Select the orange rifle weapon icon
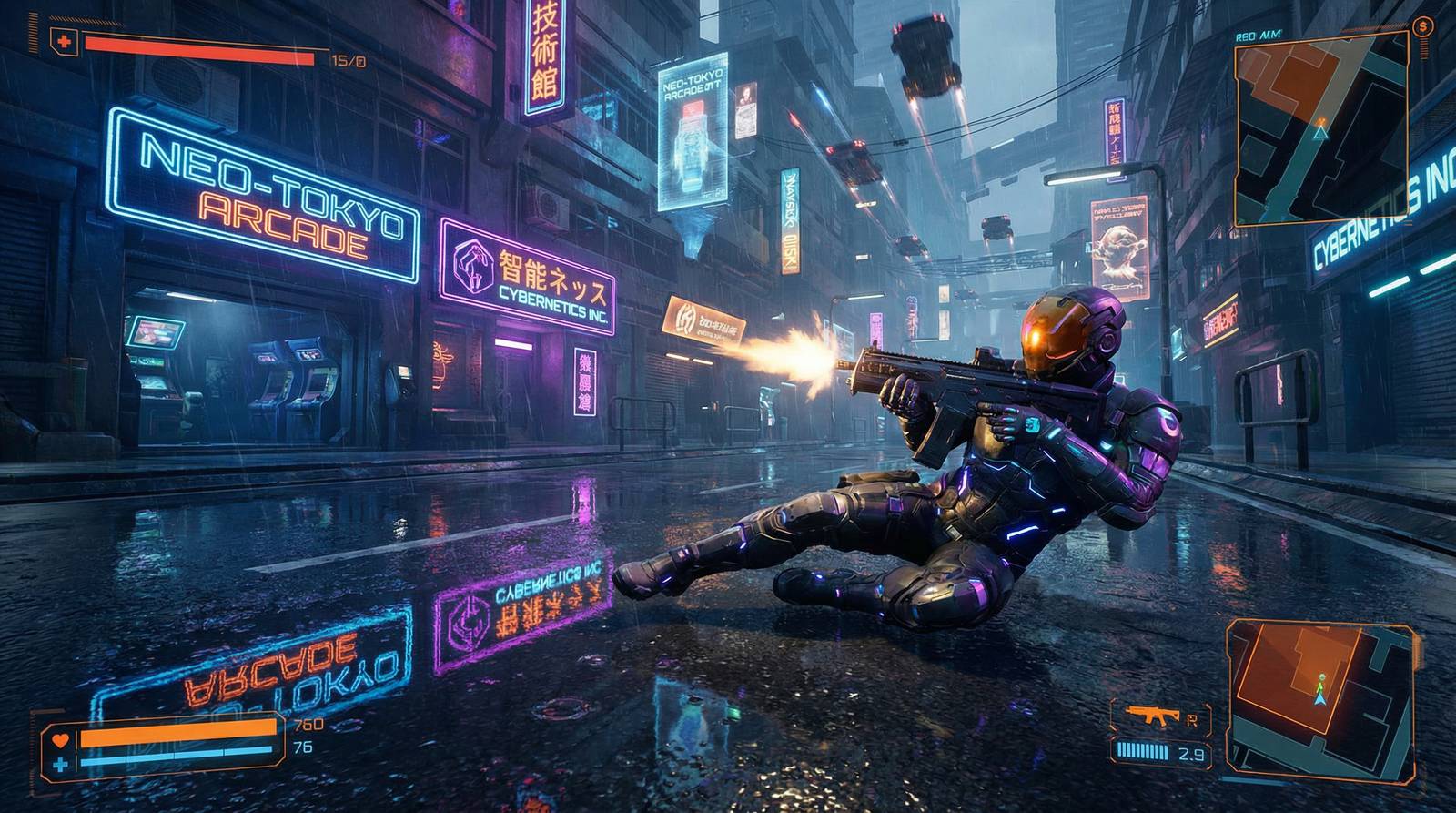 click(1152, 716)
